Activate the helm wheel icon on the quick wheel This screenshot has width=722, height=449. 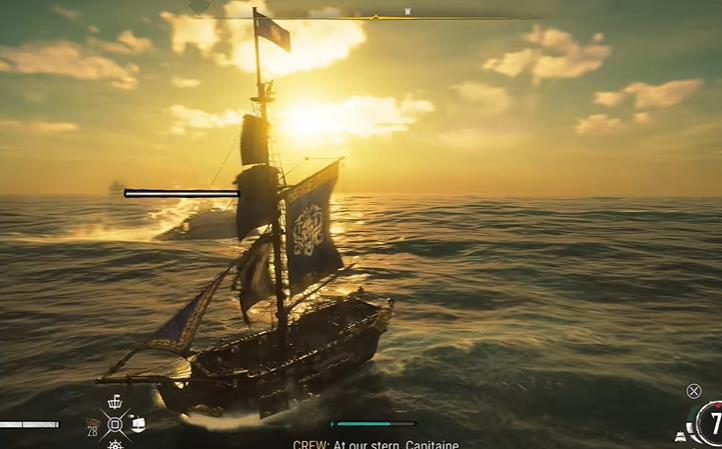pyautogui.click(x=115, y=444)
